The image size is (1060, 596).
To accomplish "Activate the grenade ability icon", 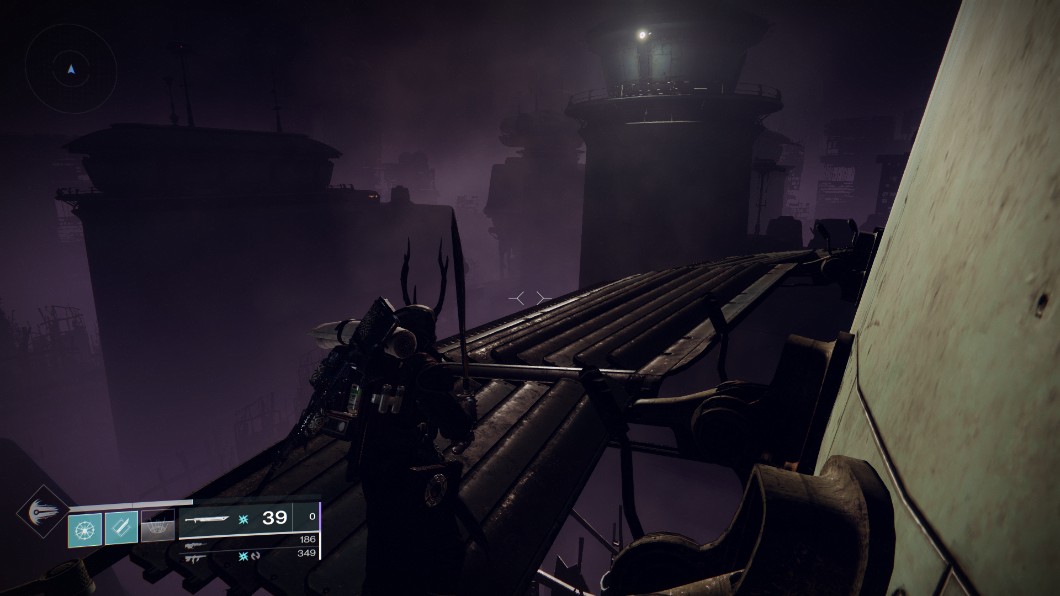I will point(85,527).
